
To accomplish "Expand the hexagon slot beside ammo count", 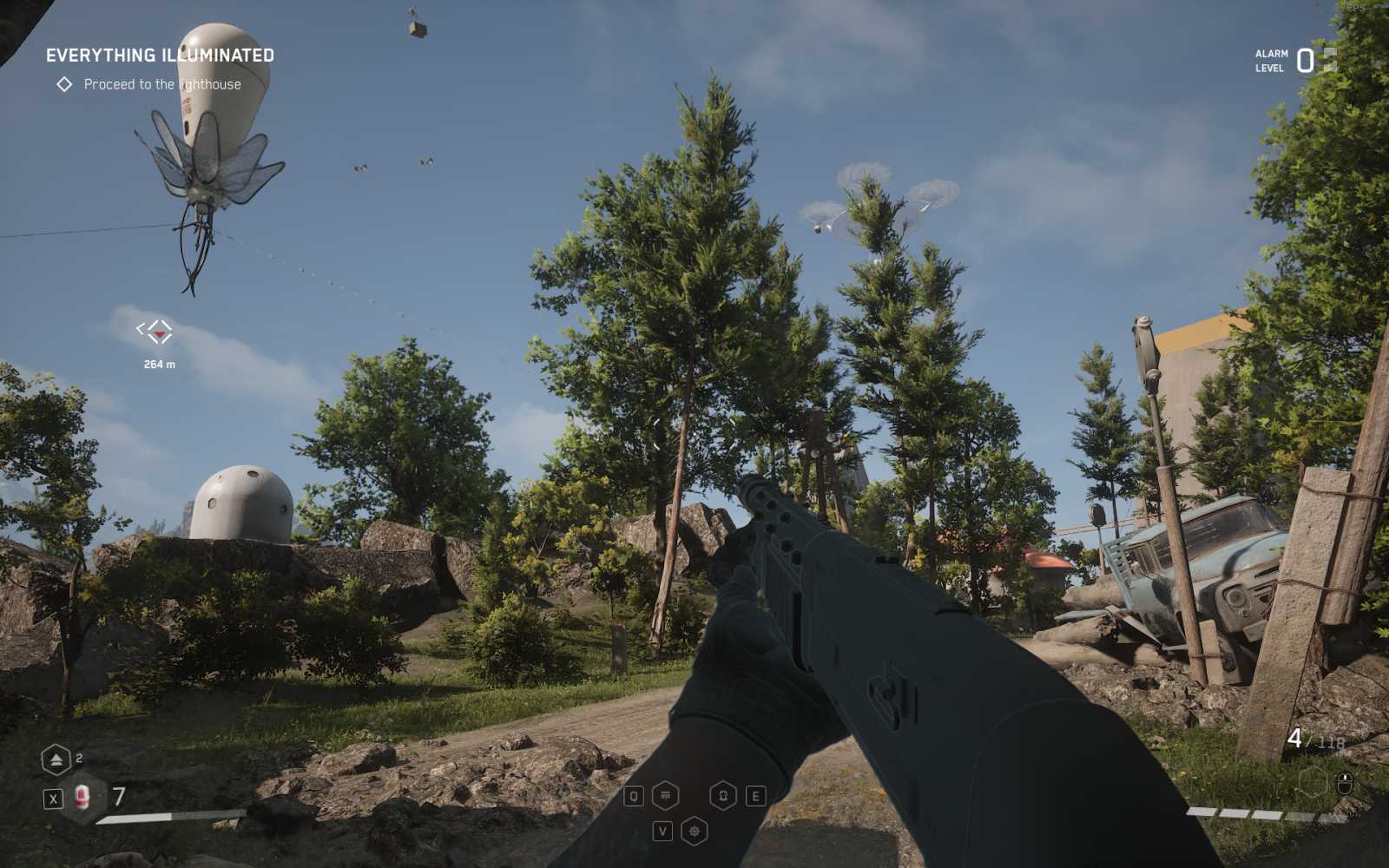I will tap(1313, 782).
